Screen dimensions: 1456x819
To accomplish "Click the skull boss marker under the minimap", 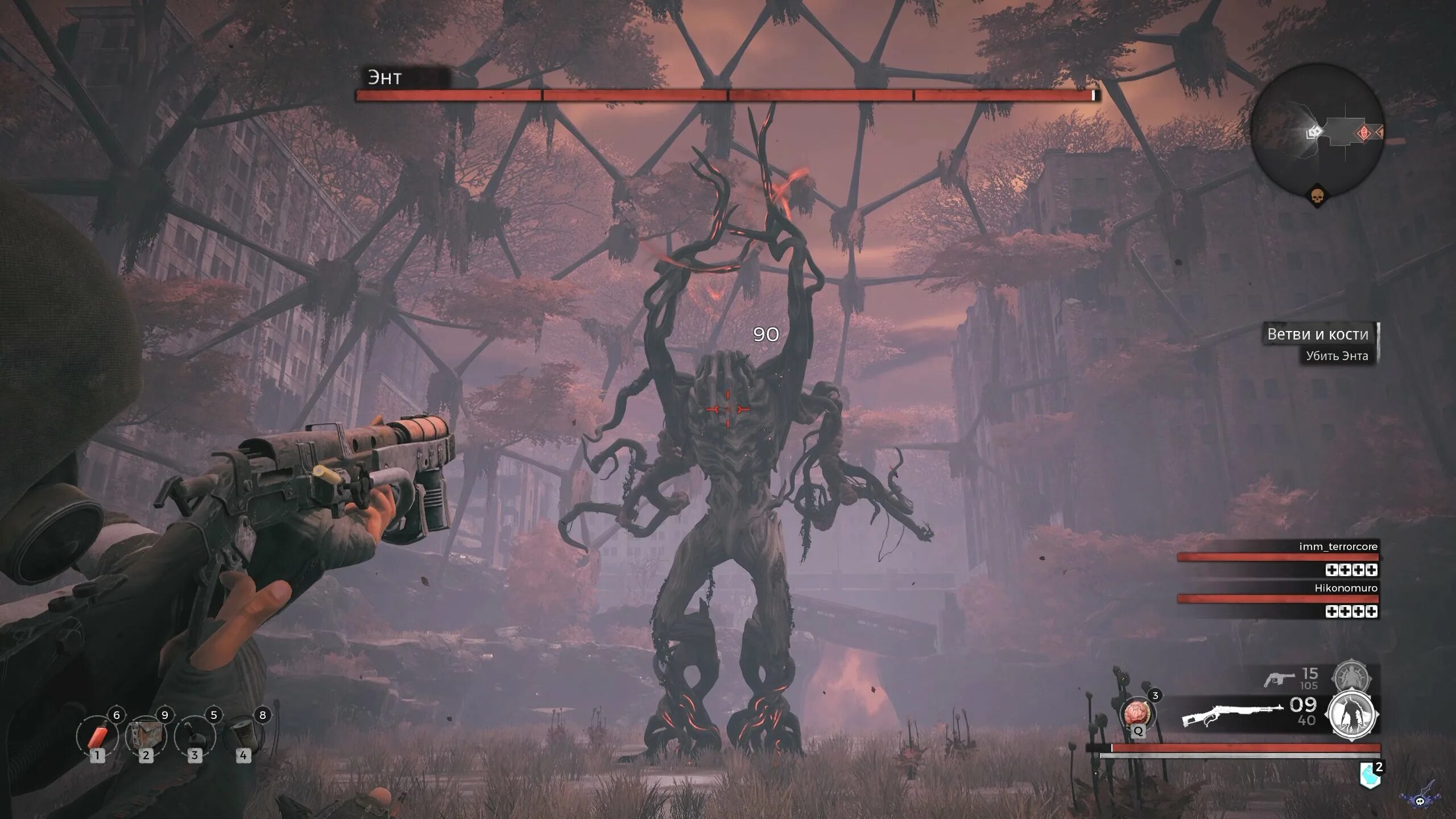I will (x=1317, y=197).
